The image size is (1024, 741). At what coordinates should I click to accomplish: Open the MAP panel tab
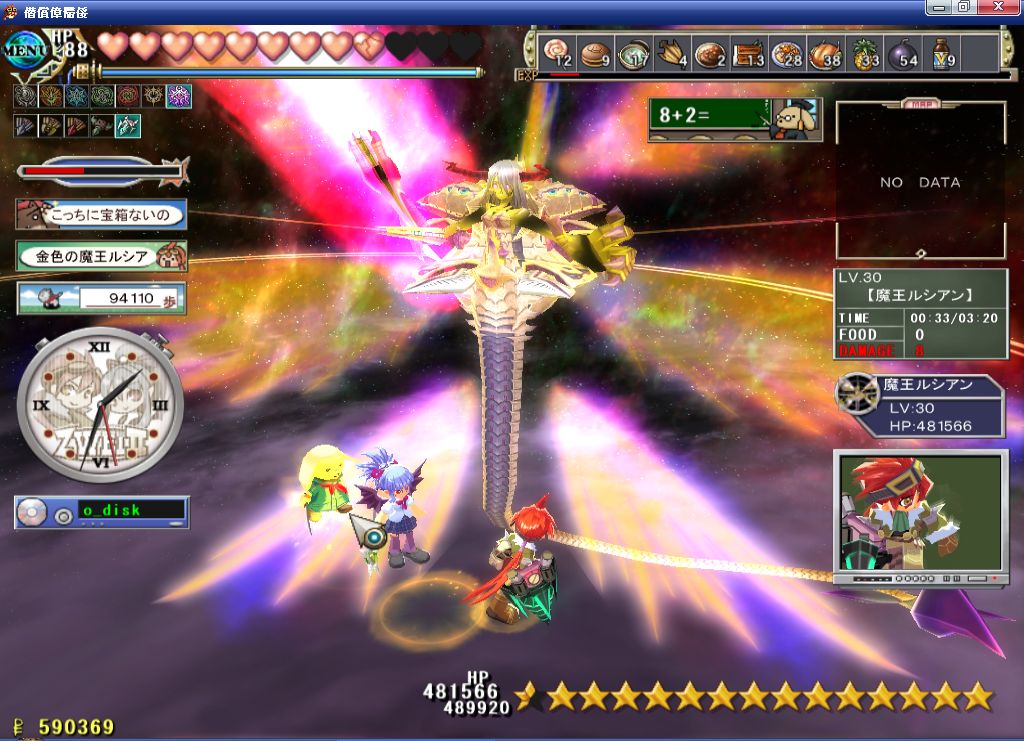coord(920,103)
